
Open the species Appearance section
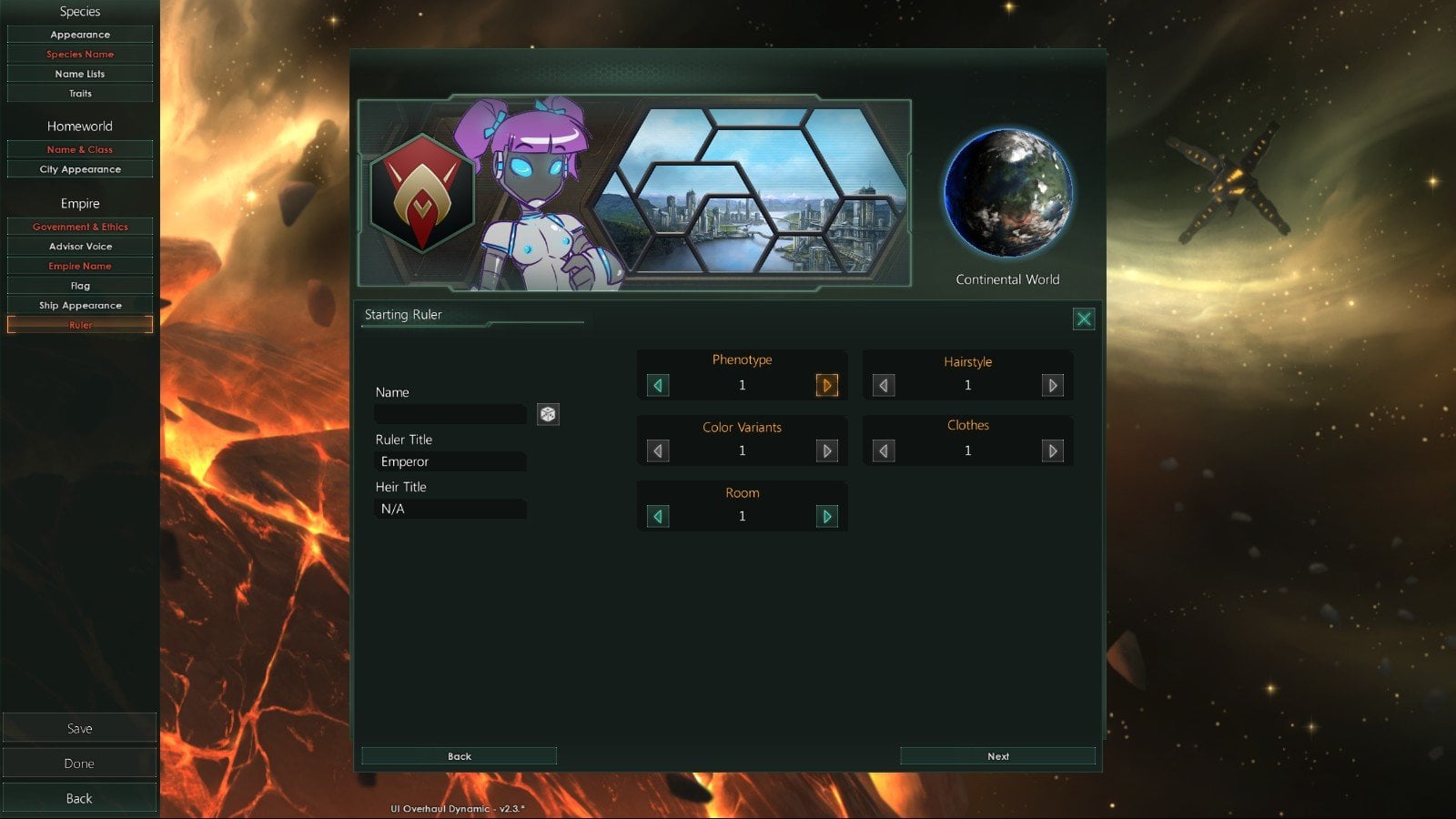pyautogui.click(x=80, y=35)
